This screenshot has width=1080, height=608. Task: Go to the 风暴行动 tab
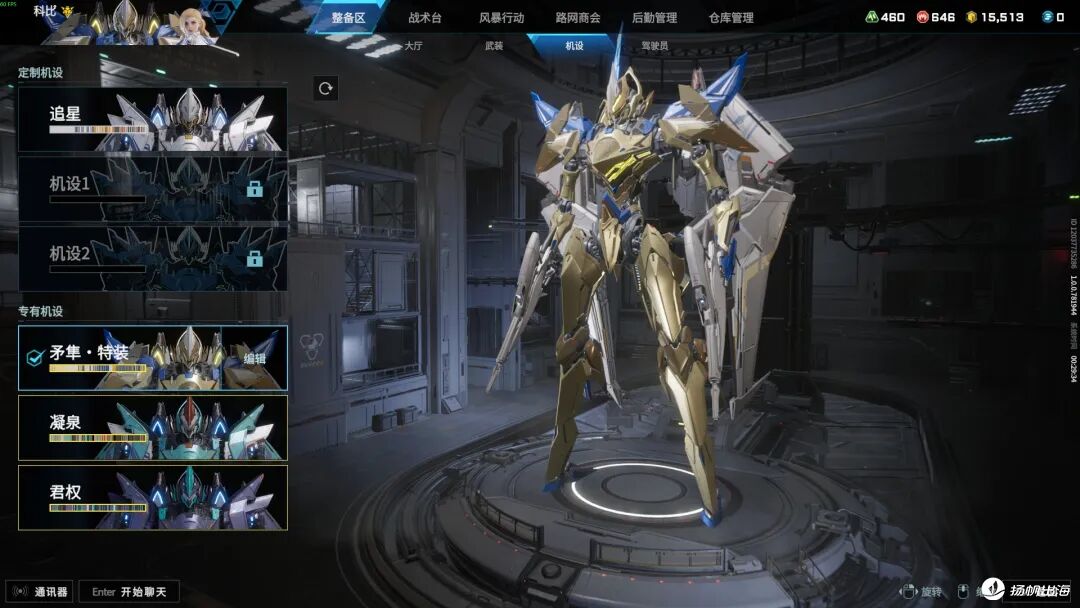click(x=501, y=18)
